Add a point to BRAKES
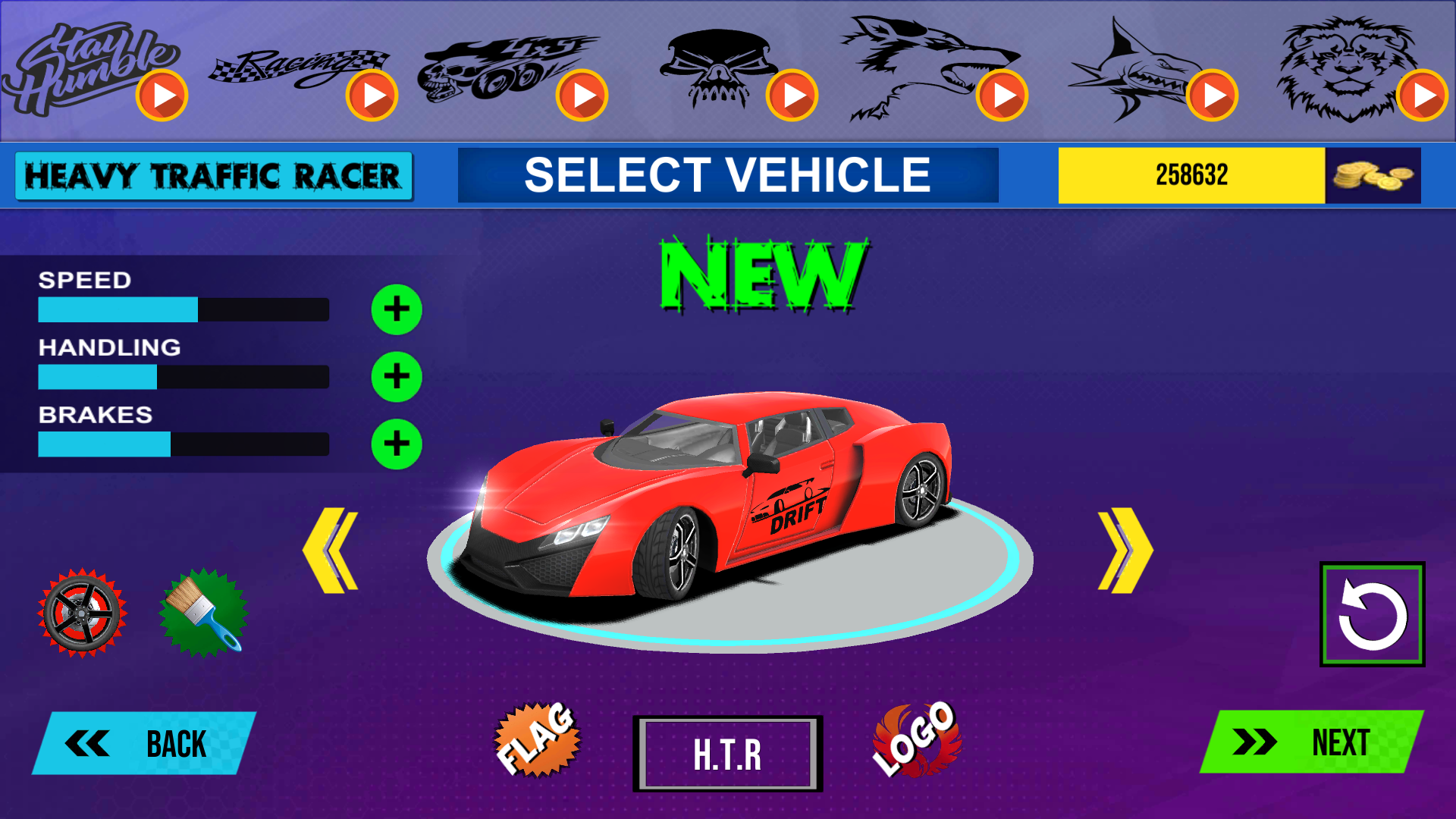The image size is (1456, 819). click(x=397, y=444)
